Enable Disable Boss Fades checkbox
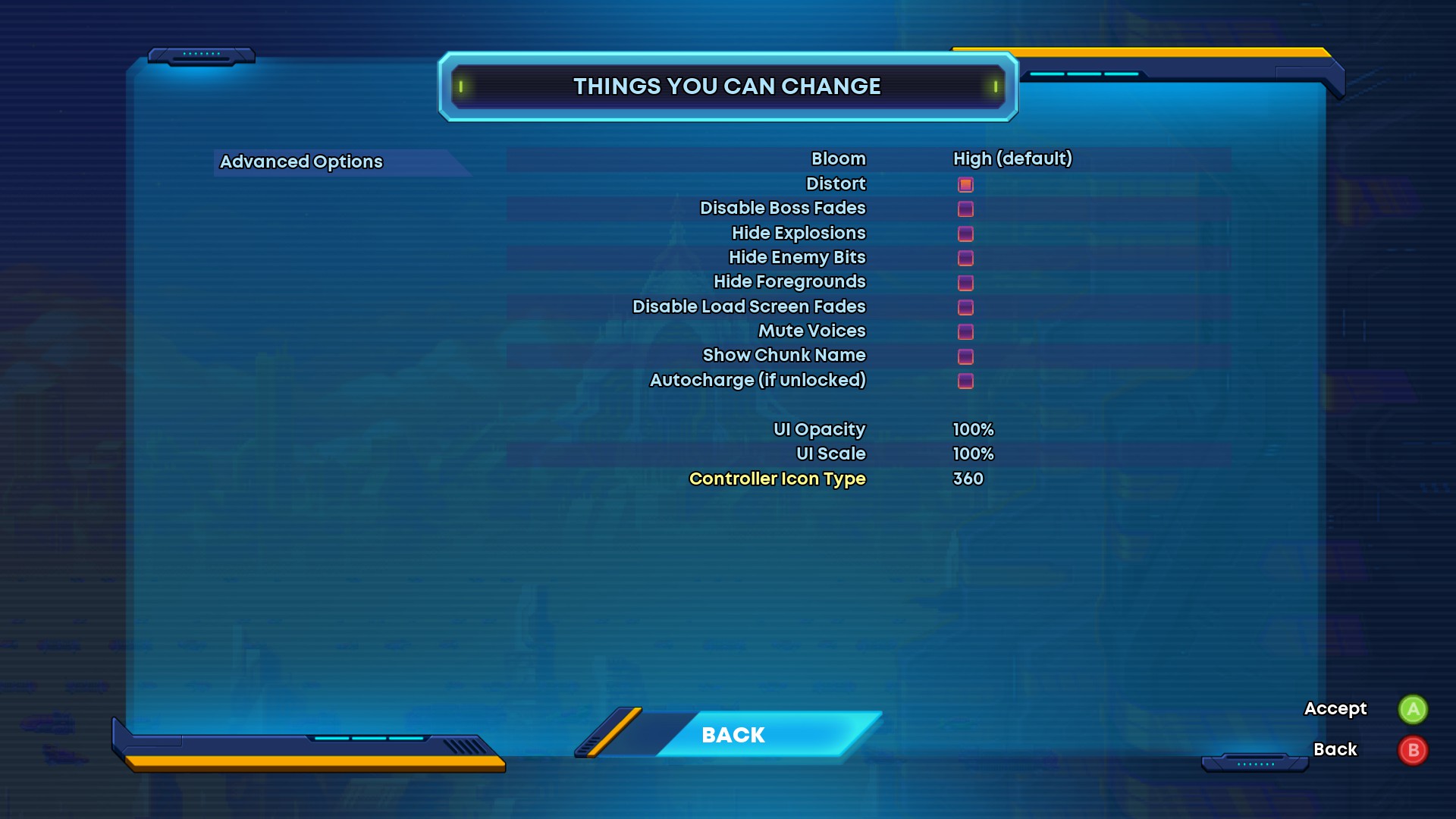 [x=965, y=209]
